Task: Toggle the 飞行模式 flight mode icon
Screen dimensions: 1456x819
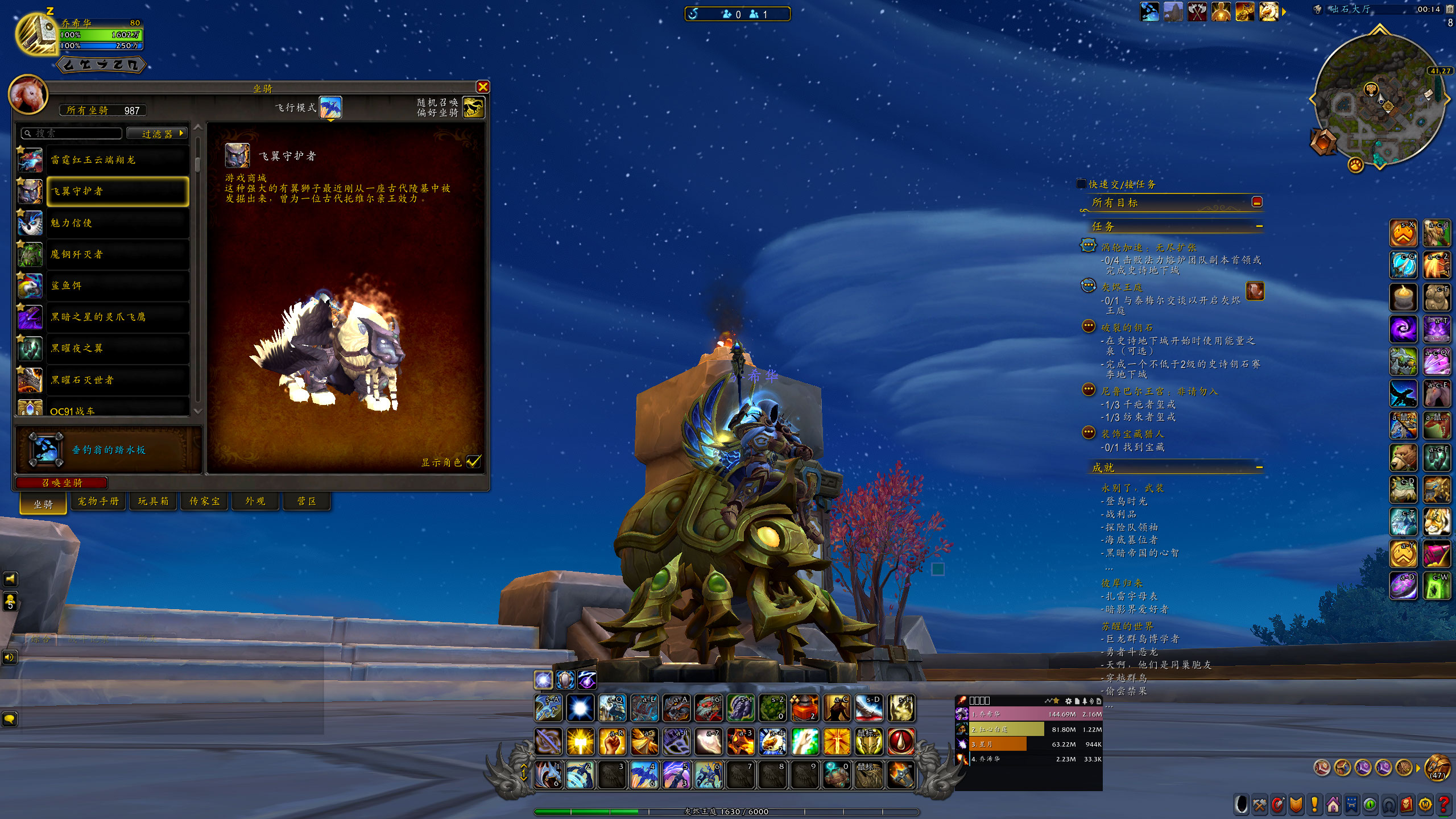Action: point(330,107)
